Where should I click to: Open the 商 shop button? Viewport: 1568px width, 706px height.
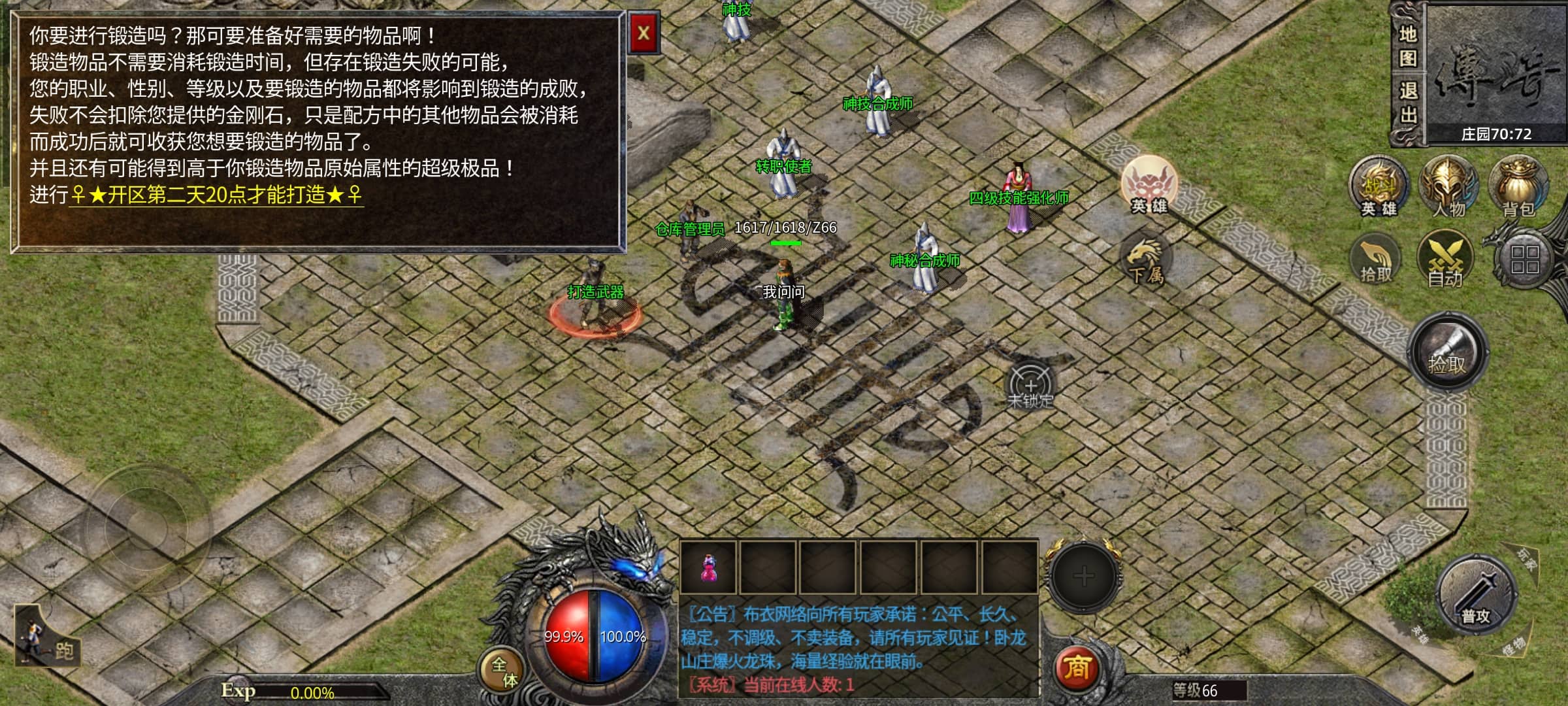(x=1077, y=668)
